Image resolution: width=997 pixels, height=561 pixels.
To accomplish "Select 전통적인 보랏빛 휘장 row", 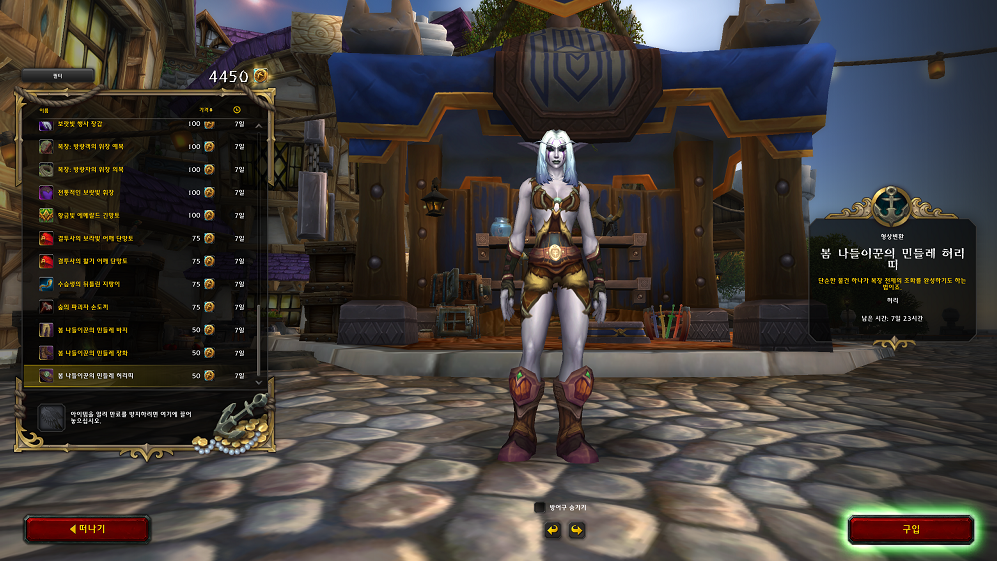I will tap(140, 191).
